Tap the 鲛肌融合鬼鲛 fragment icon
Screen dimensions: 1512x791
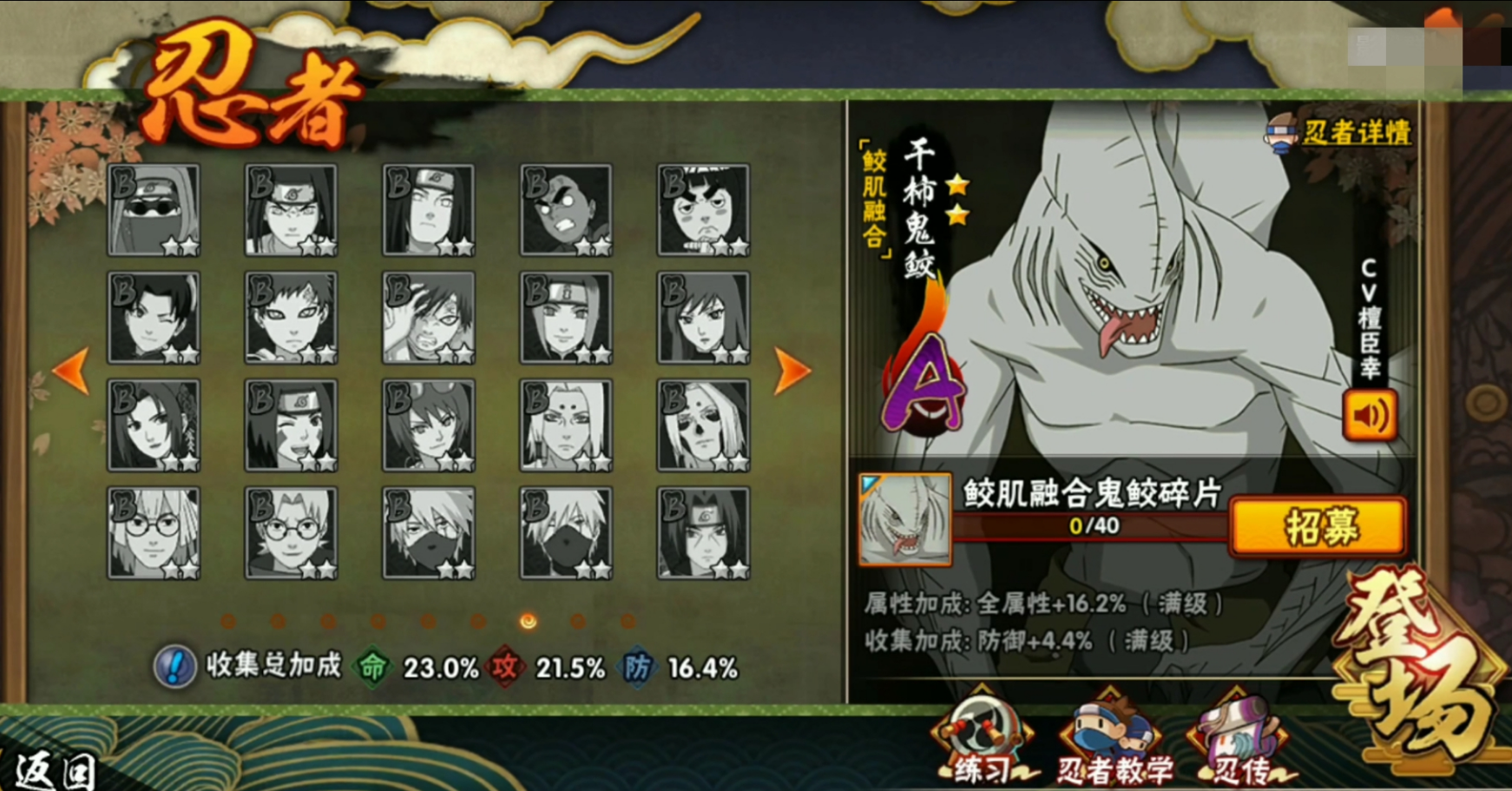[904, 519]
